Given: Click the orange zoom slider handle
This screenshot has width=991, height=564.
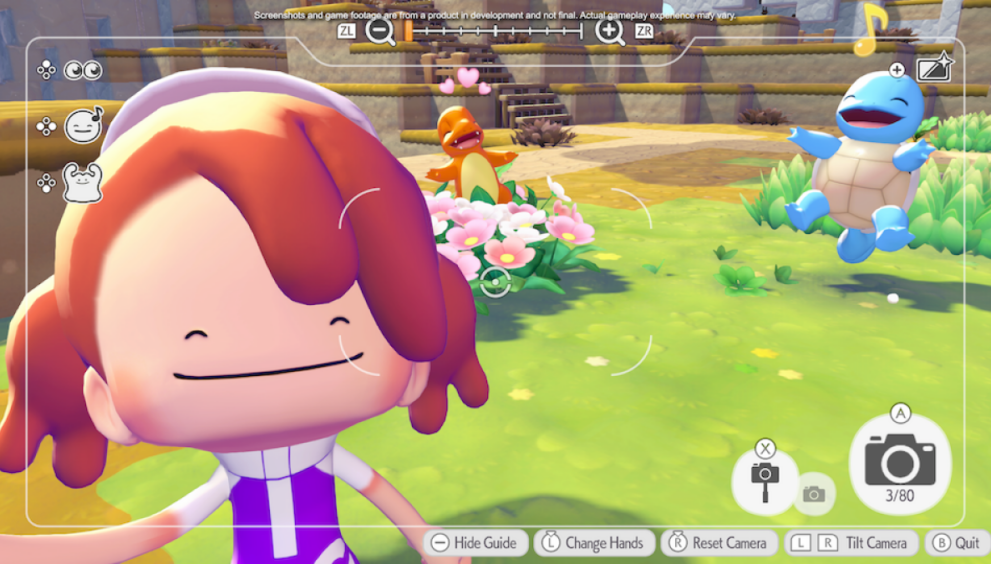Looking at the screenshot, I should [409, 31].
